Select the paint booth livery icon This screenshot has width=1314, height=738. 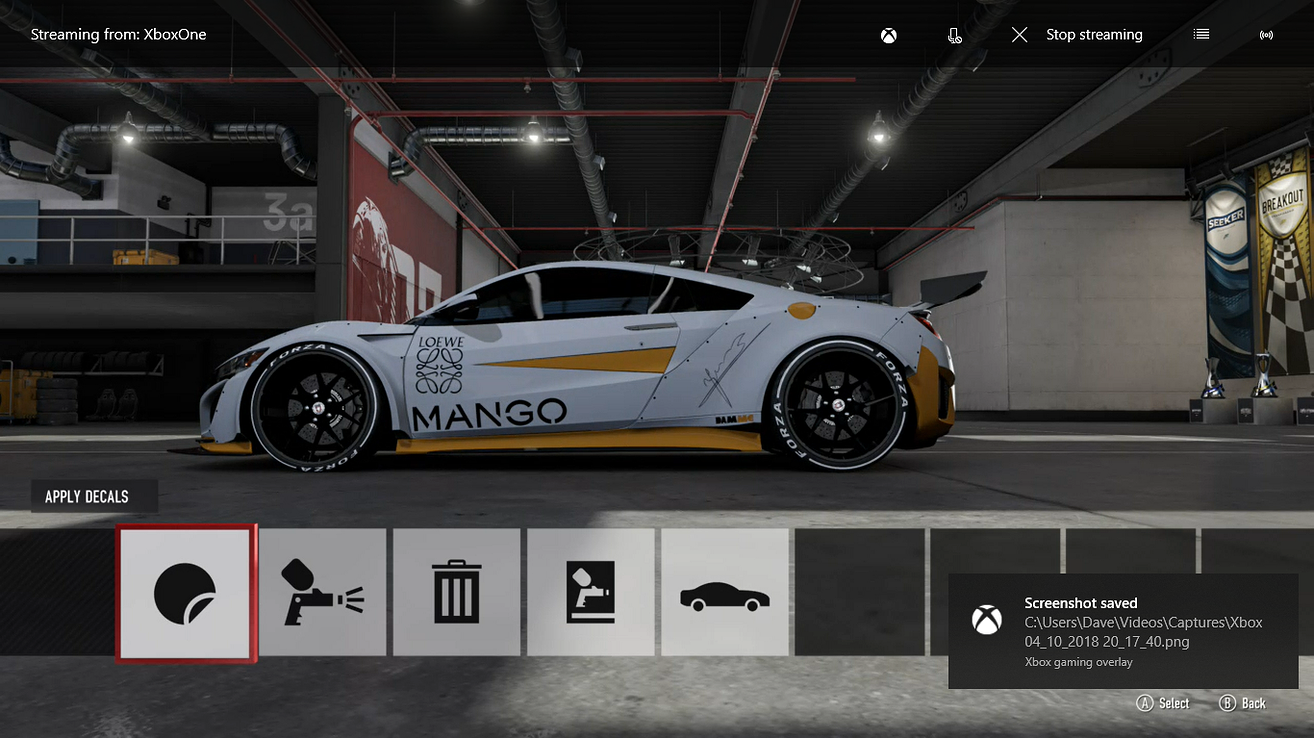click(x=591, y=591)
